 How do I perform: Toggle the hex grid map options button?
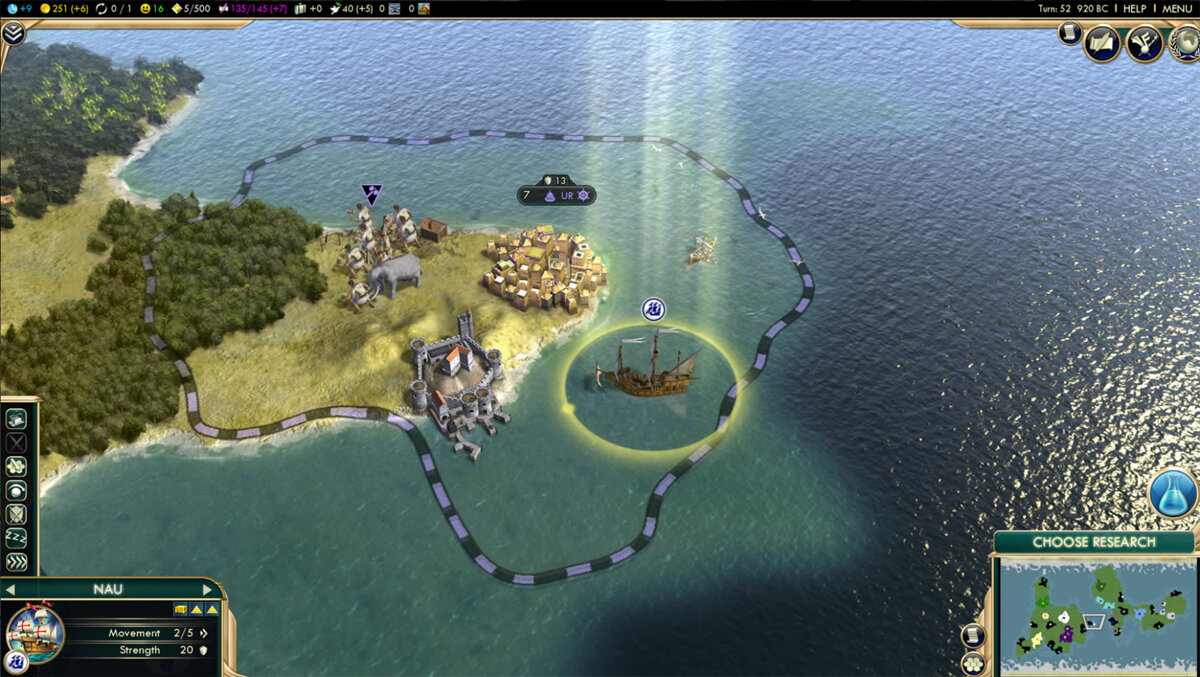[972, 664]
